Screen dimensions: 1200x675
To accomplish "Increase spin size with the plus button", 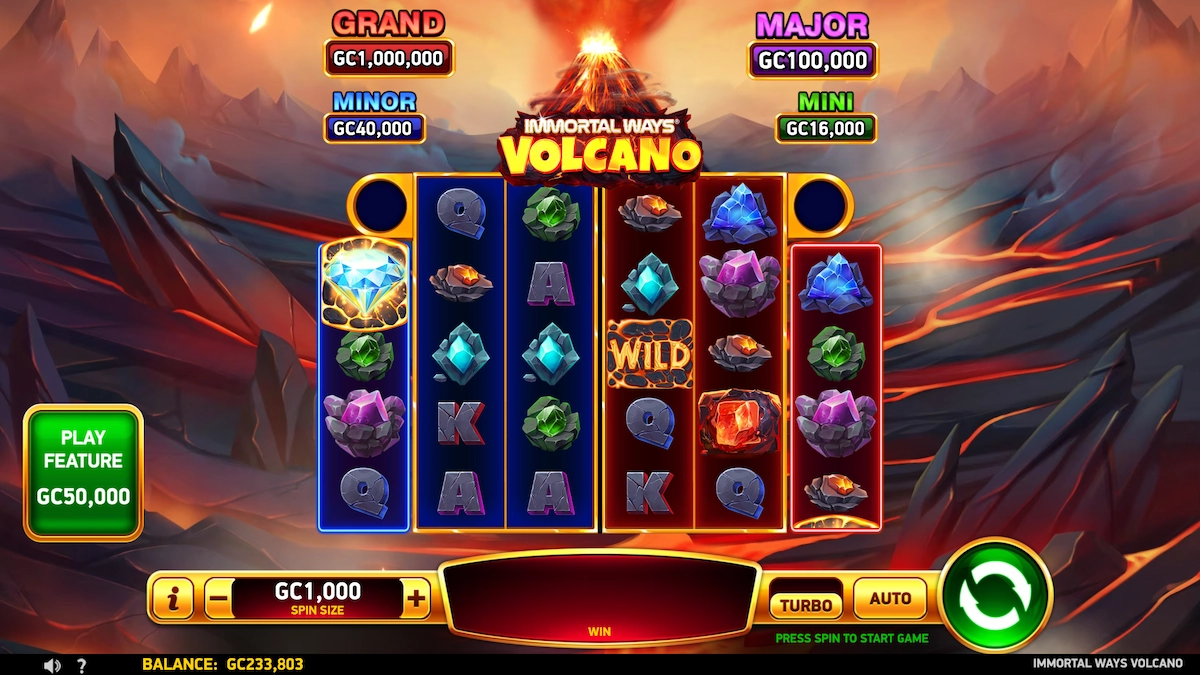I will click(x=416, y=599).
